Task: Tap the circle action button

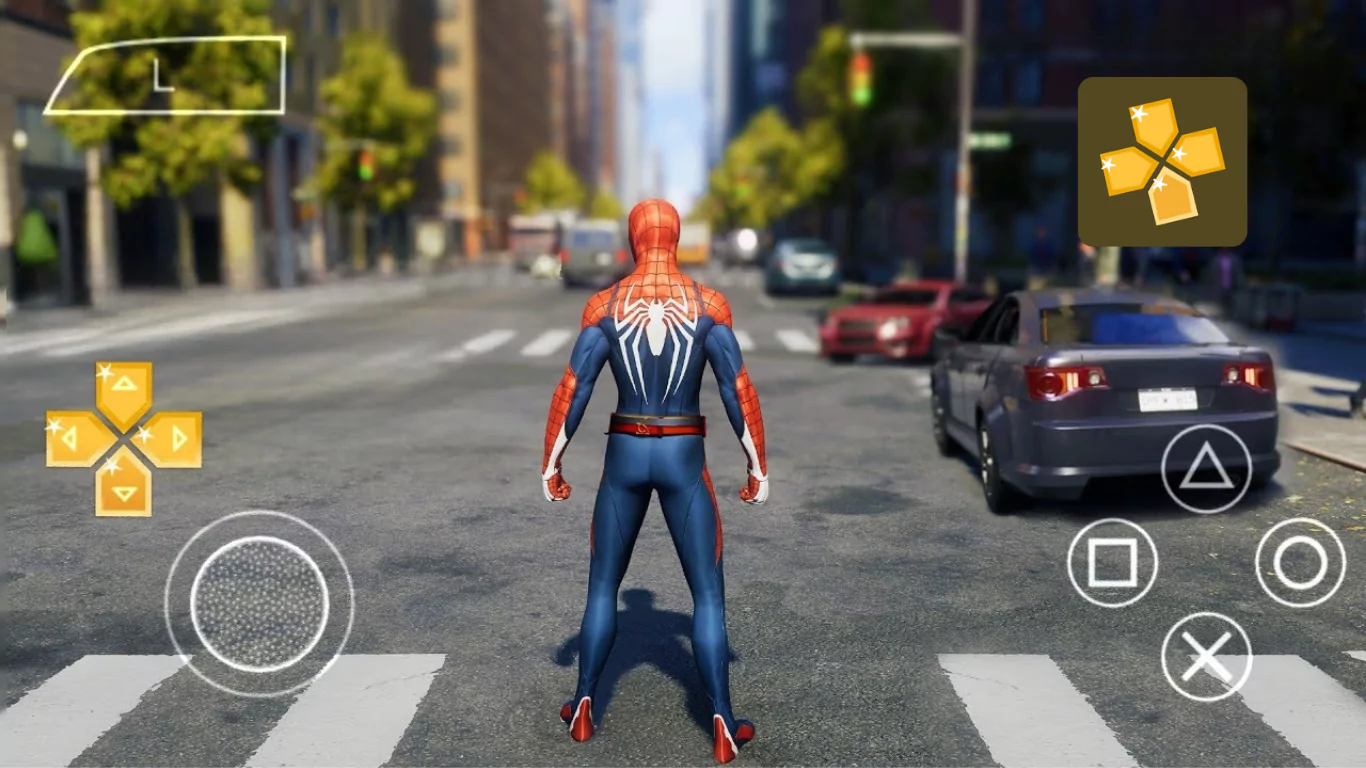Action: [x=1300, y=563]
